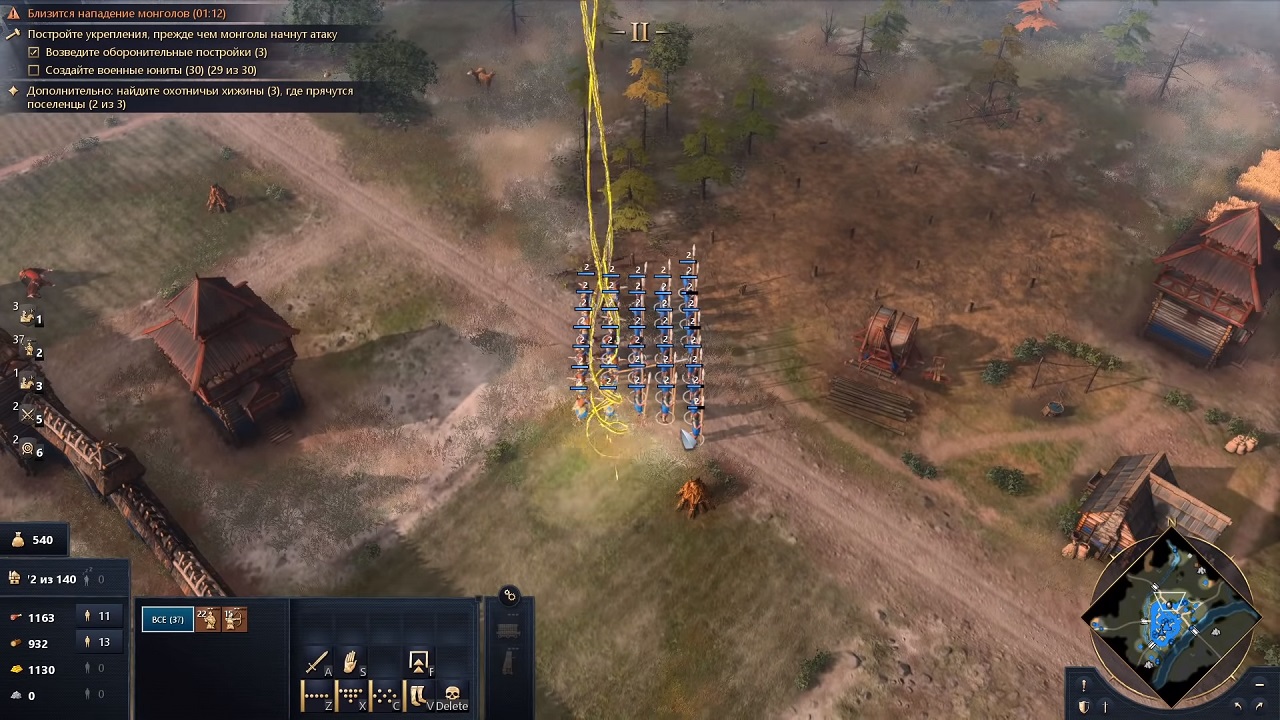Screen dimensions: 1280x720
Task: Select control group 6 archery target
Action: 28,449
